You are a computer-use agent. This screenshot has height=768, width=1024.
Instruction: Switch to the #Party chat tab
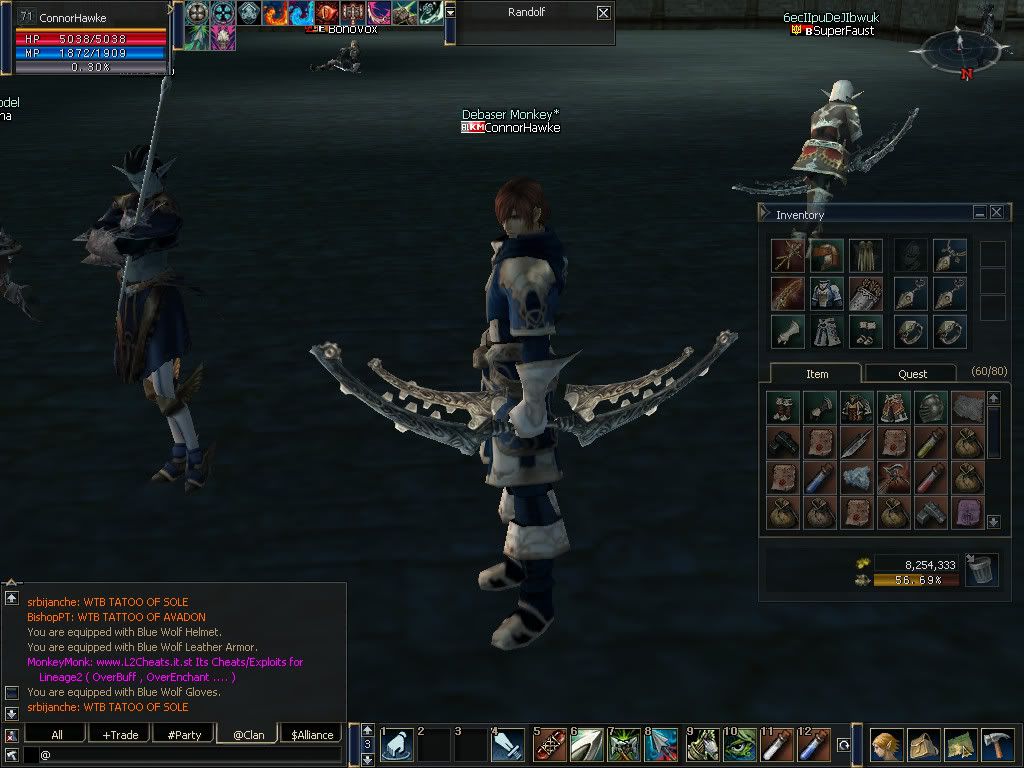(184, 734)
